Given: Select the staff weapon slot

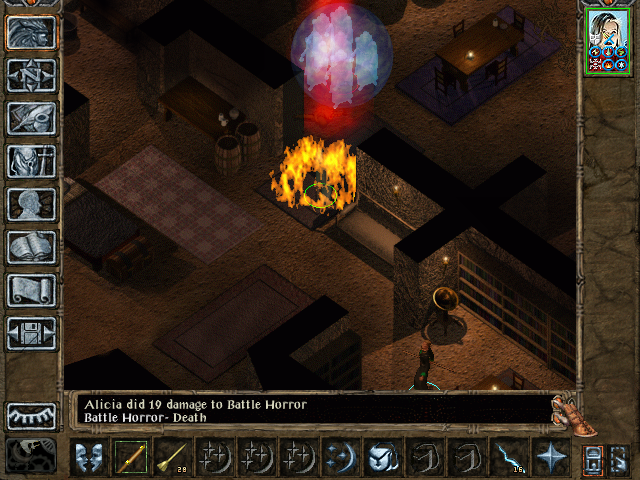Looking at the screenshot, I should click(x=130, y=457).
